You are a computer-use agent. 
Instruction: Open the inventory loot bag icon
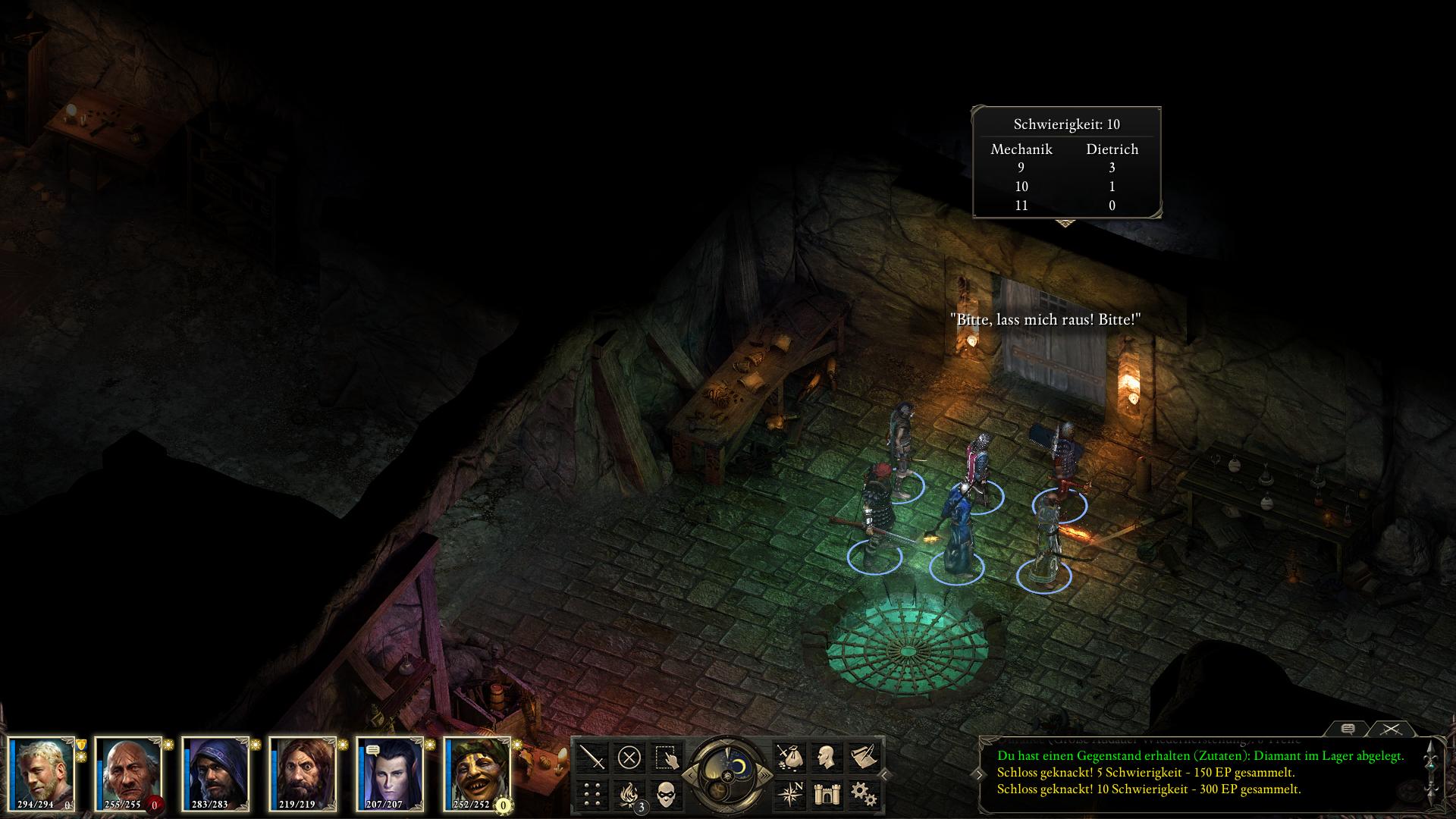point(789,757)
